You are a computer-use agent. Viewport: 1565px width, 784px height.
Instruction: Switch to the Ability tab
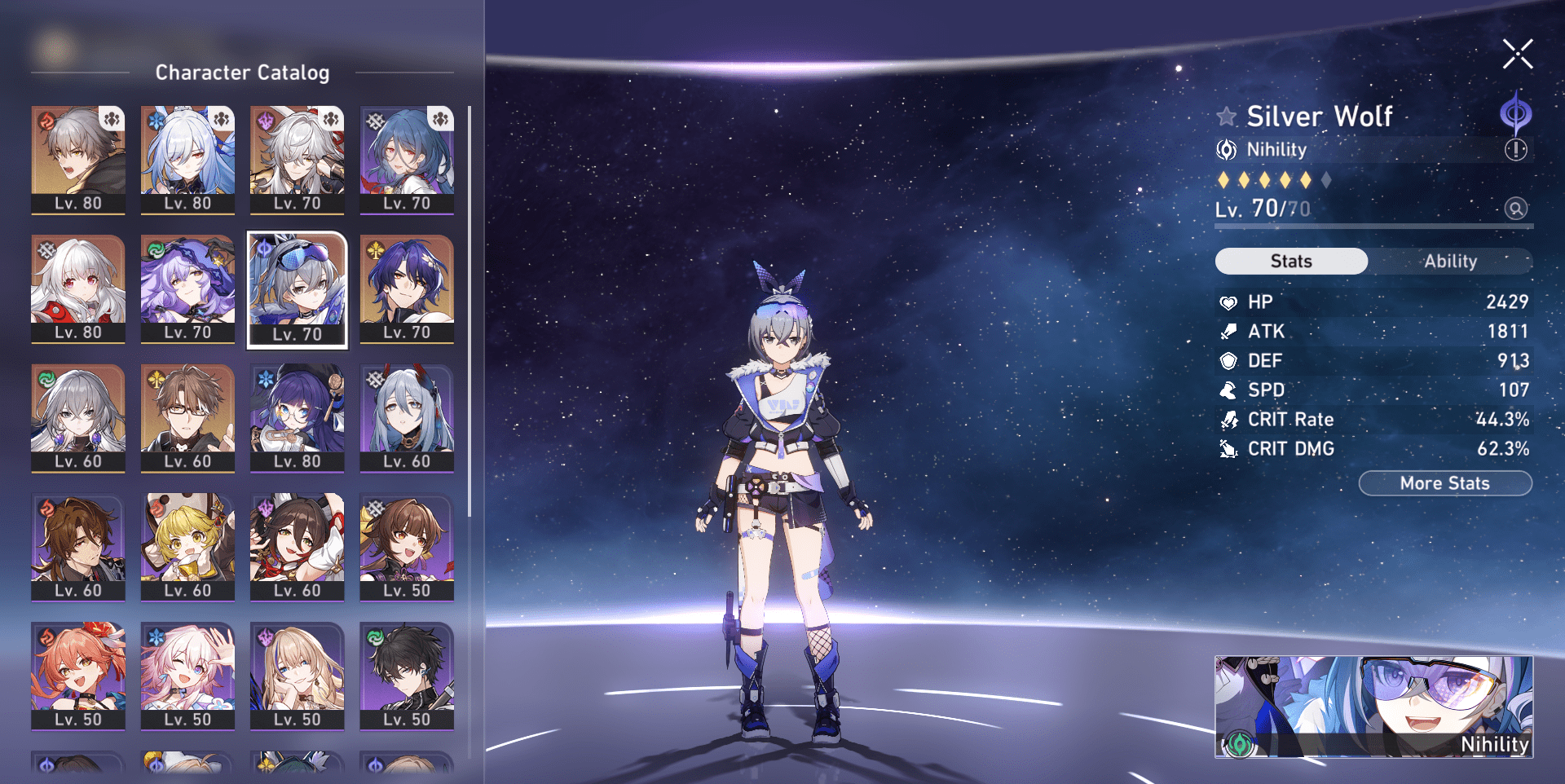coord(1450,262)
